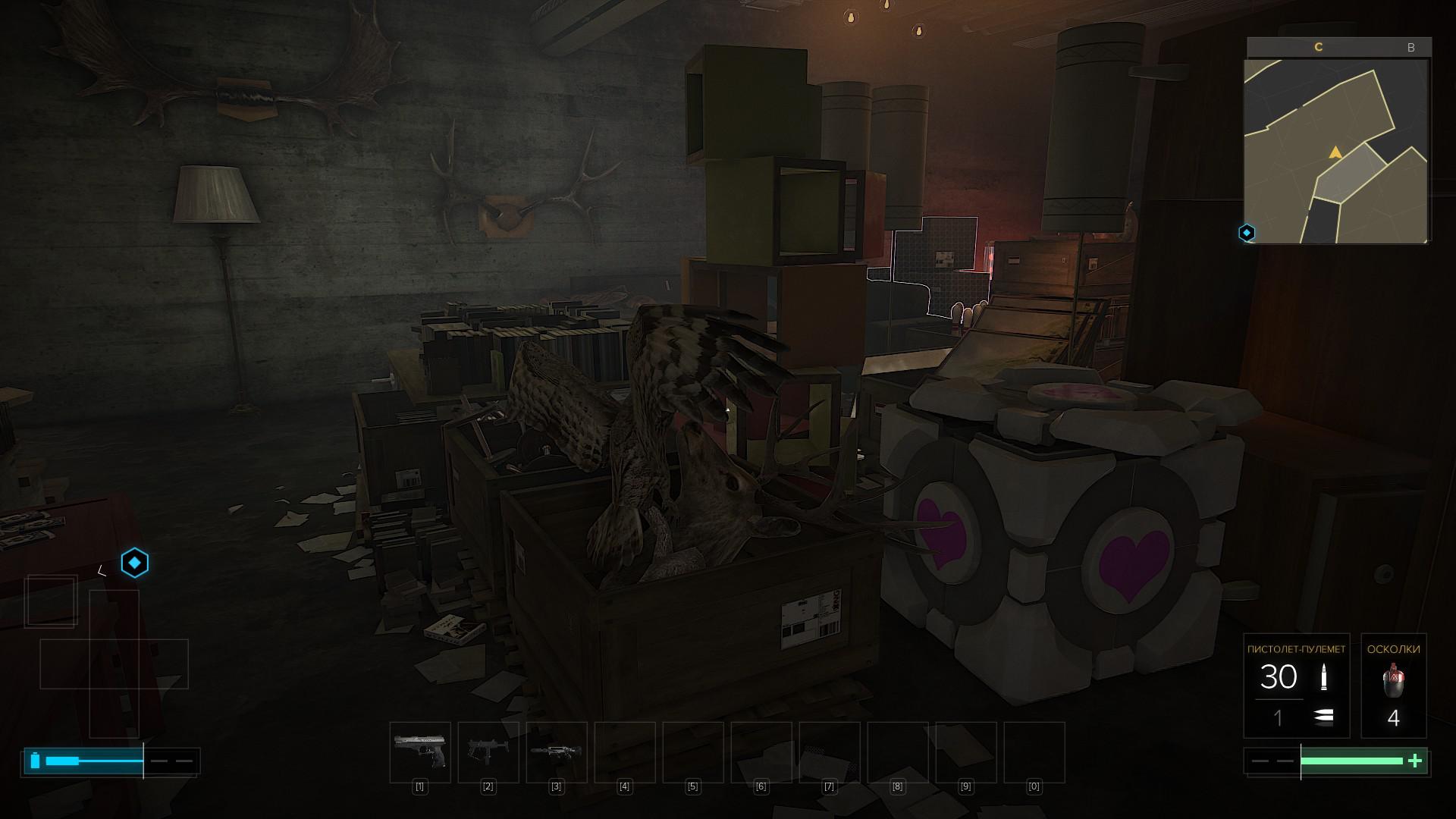Click the blue objective marker beside the minimap

[1247, 233]
